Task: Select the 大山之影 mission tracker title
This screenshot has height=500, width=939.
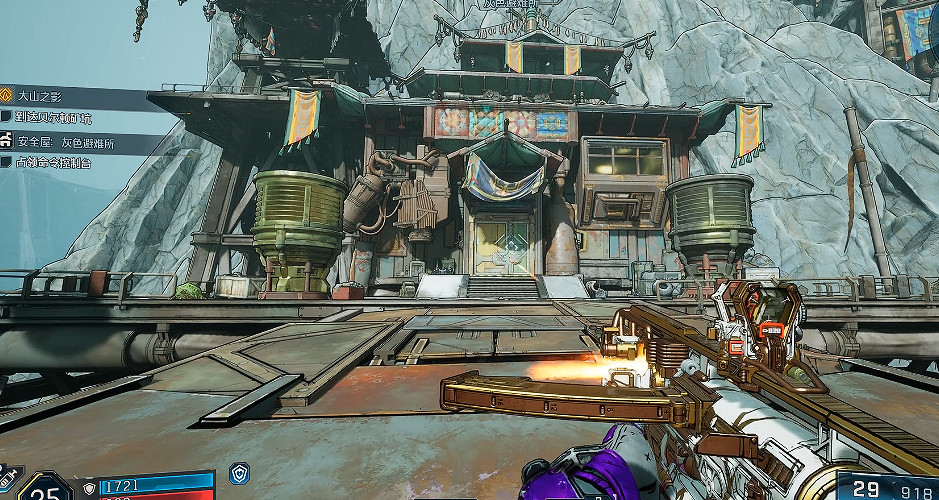Action: click(x=42, y=96)
